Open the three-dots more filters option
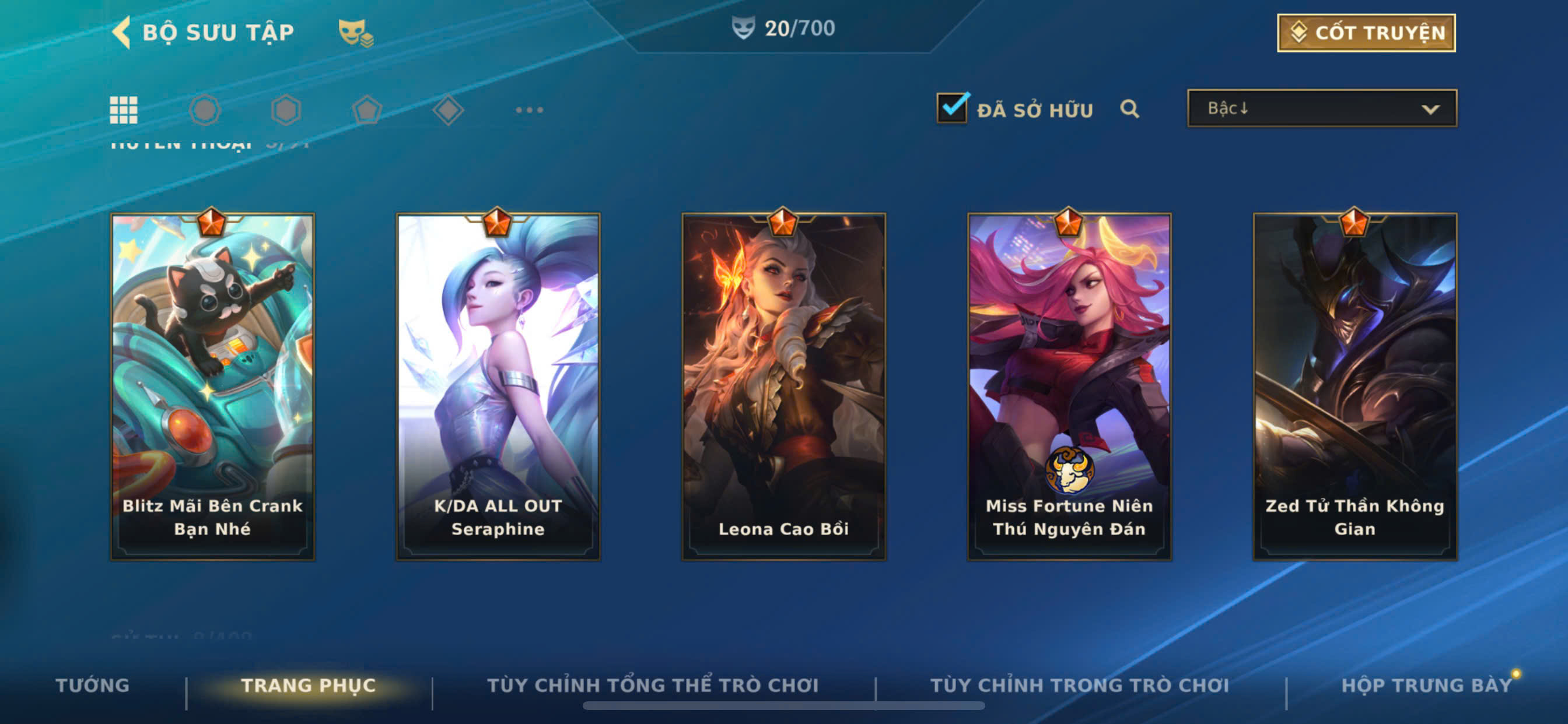 point(529,110)
